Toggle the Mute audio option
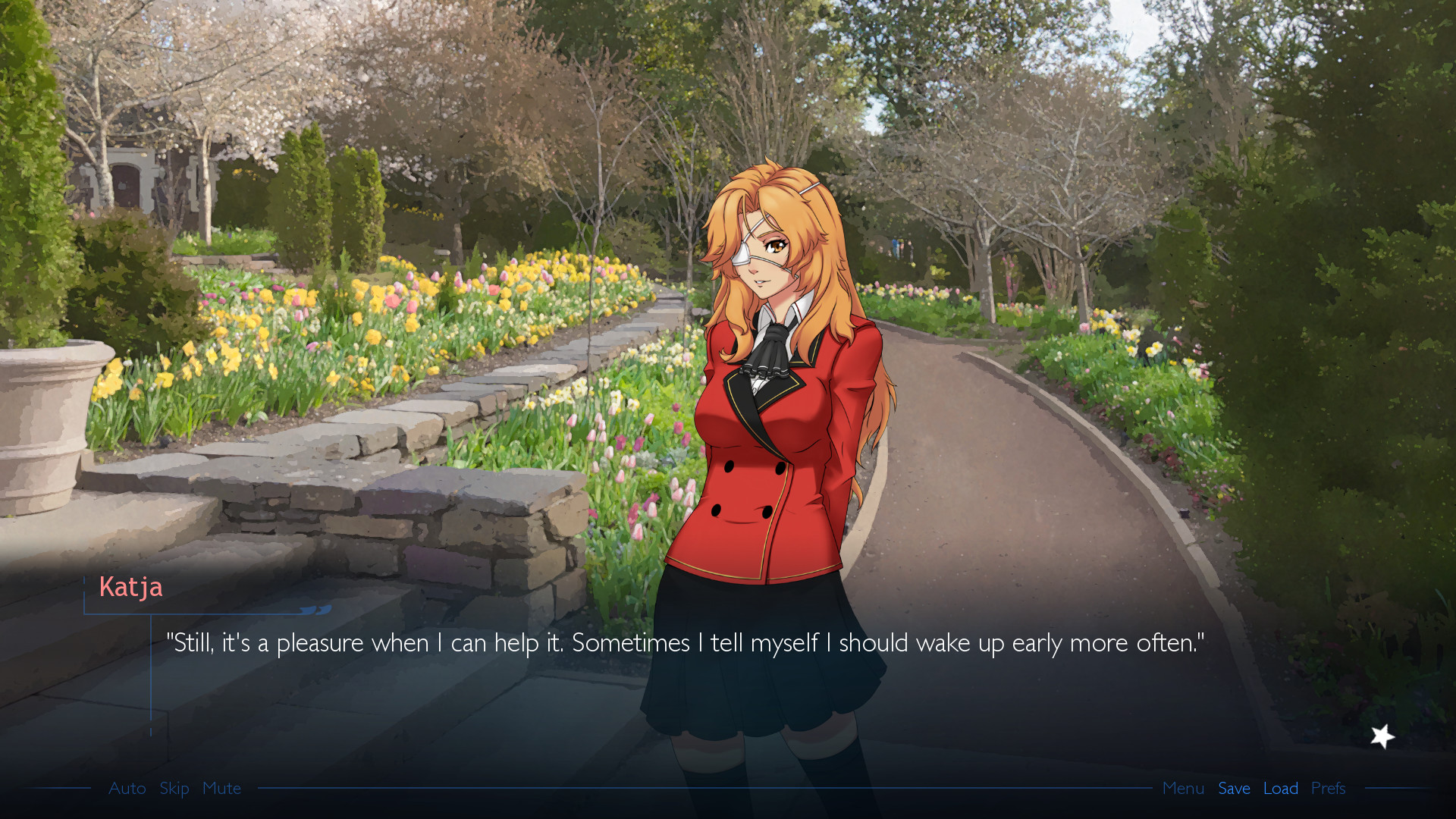Viewport: 1456px width, 819px height. point(221,789)
